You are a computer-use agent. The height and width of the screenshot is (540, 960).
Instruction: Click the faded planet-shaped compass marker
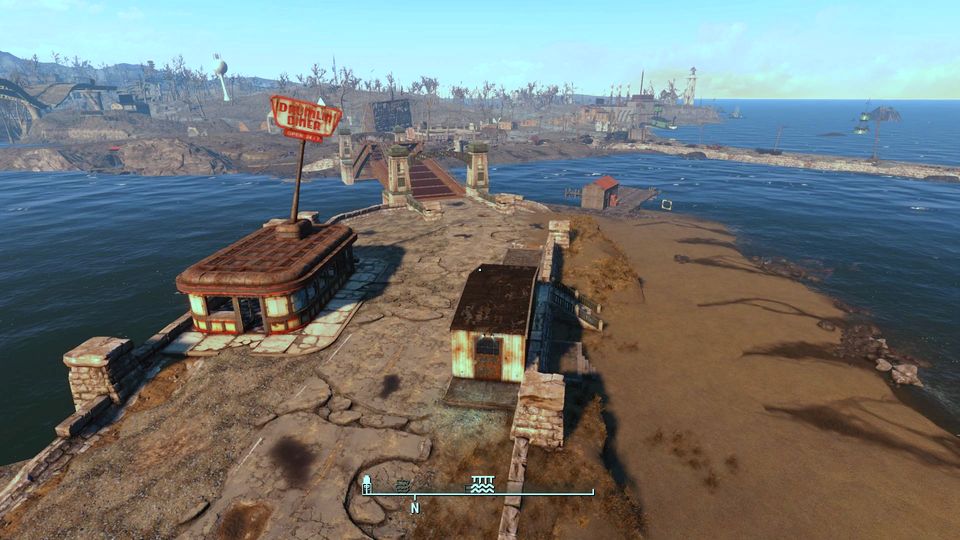(x=402, y=485)
